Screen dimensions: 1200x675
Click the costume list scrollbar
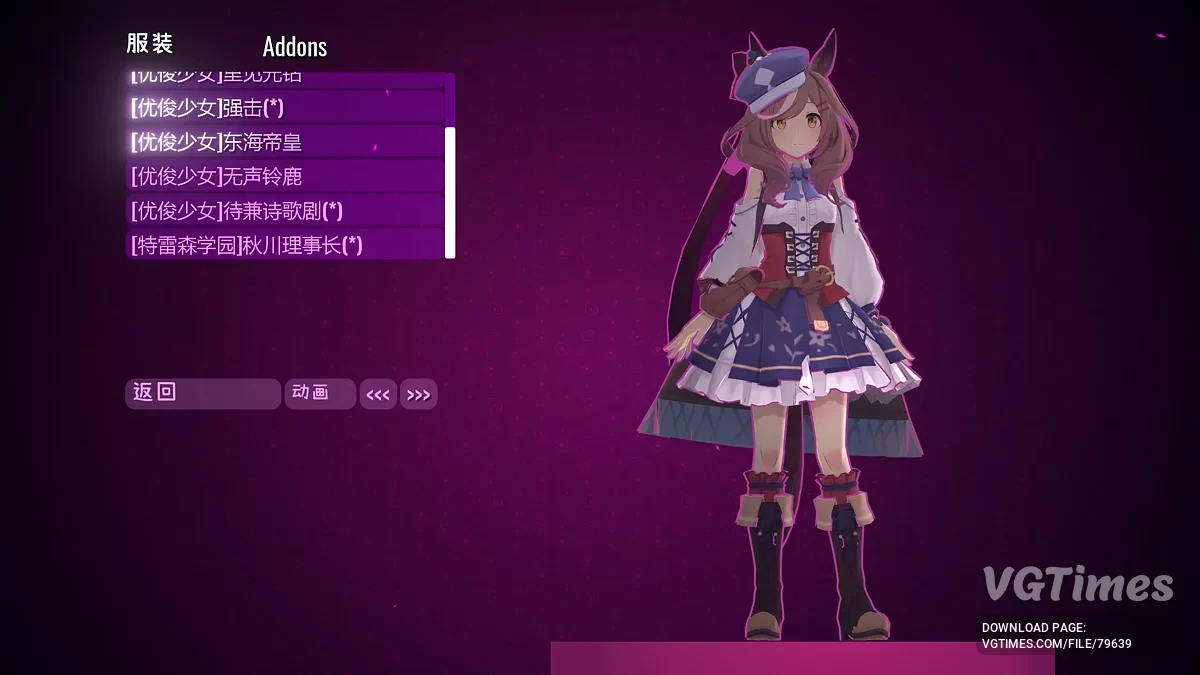pyautogui.click(x=450, y=190)
